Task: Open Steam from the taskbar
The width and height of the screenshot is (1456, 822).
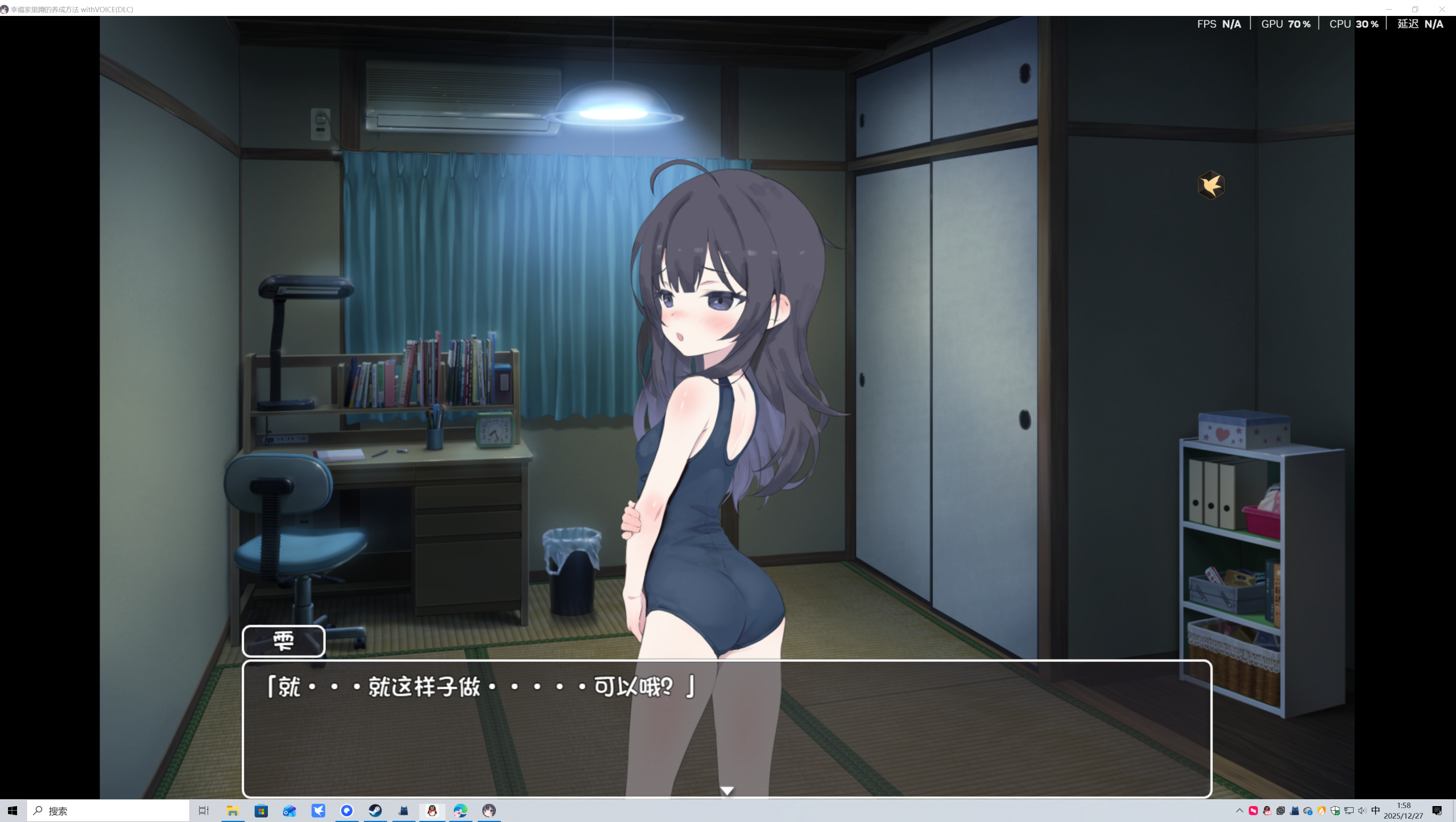Action: (375, 811)
